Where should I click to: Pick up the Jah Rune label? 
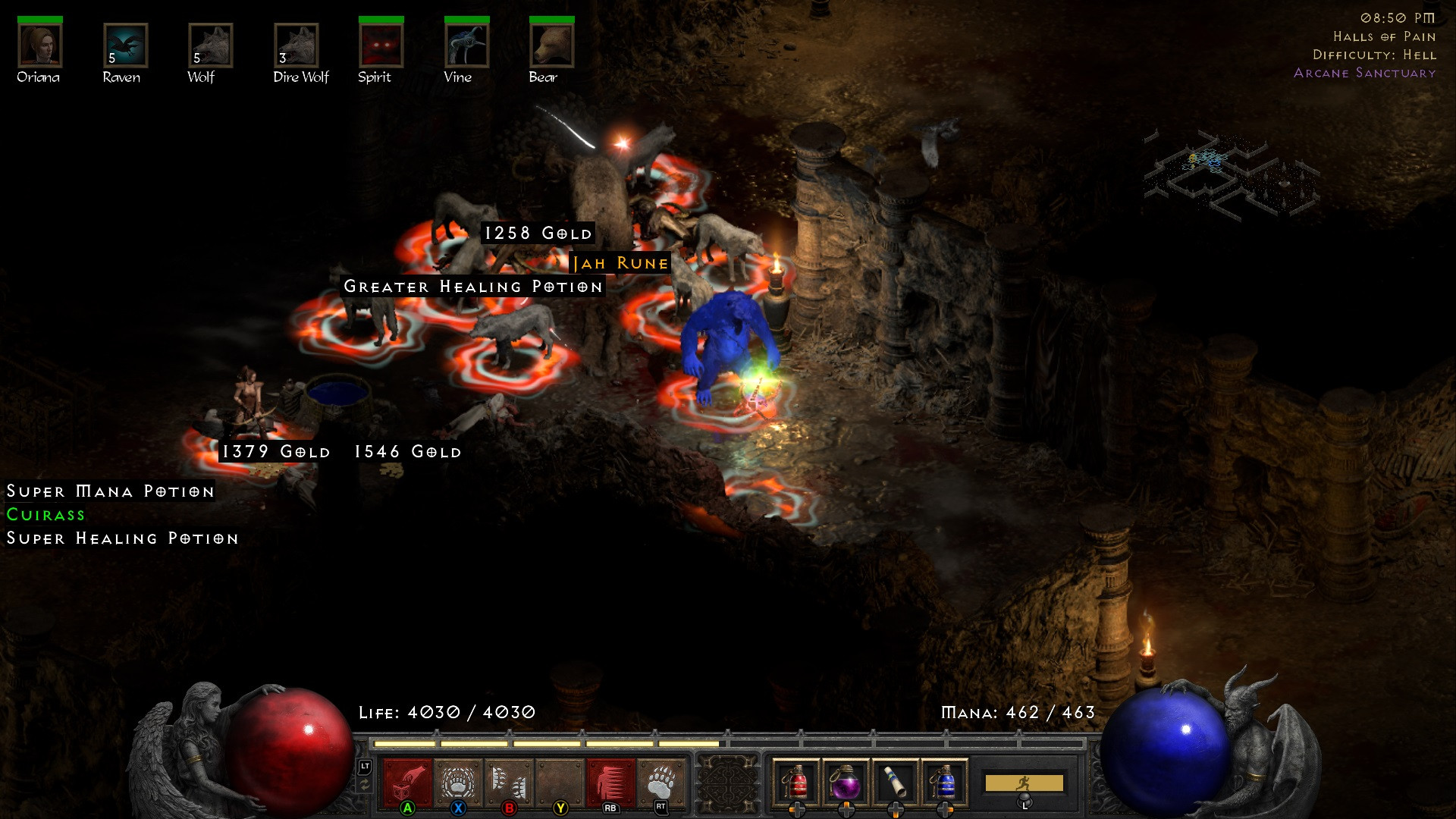click(x=620, y=263)
